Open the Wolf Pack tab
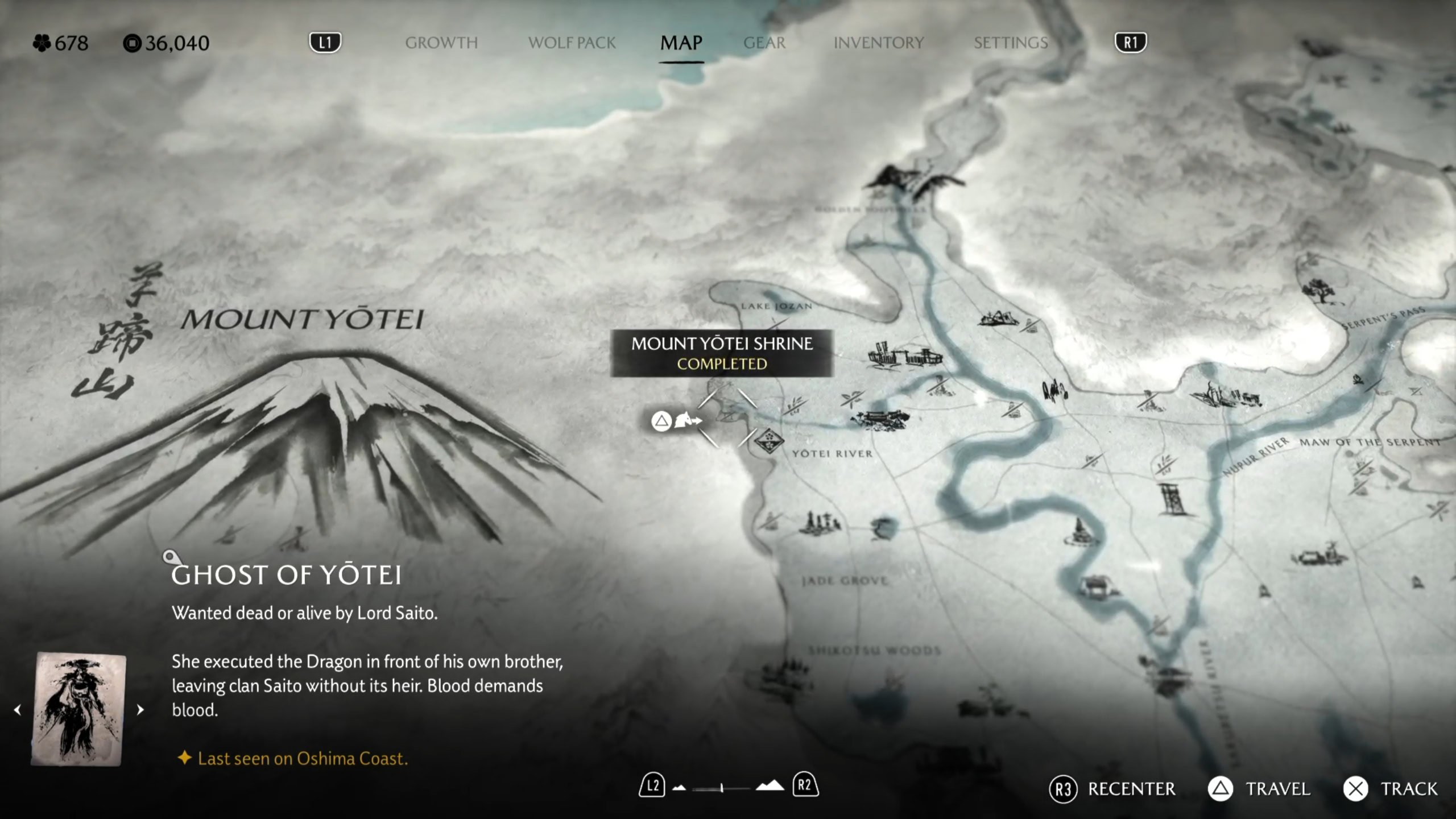The height and width of the screenshot is (819, 1456). point(572,43)
